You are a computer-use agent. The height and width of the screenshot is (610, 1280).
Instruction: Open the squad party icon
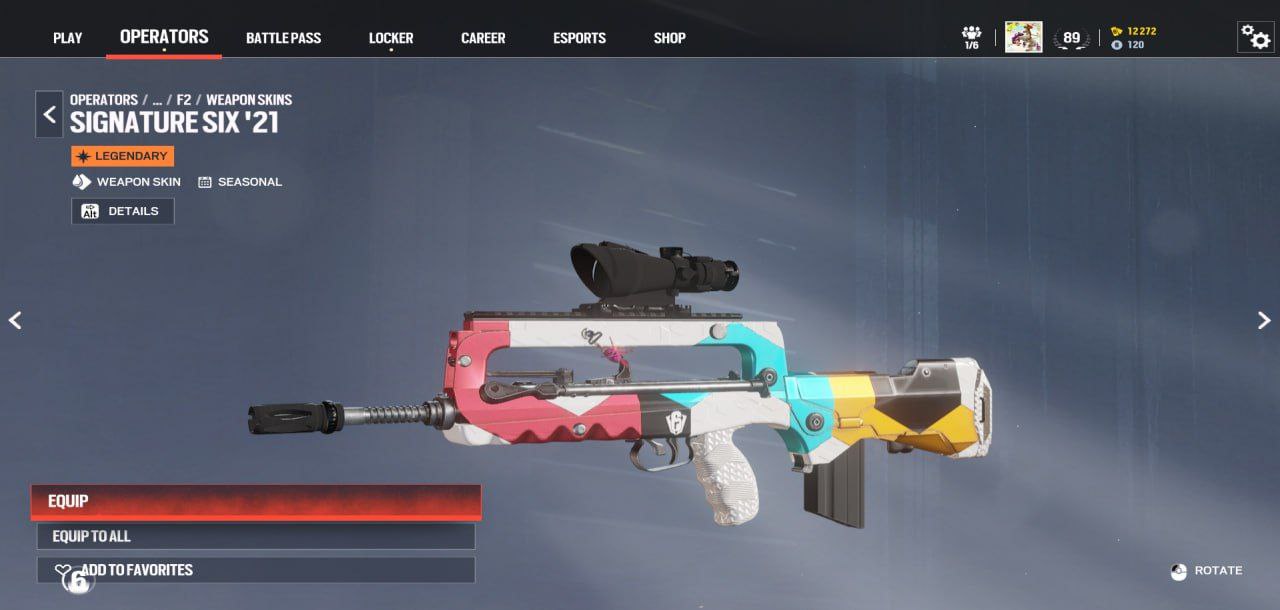point(971,37)
